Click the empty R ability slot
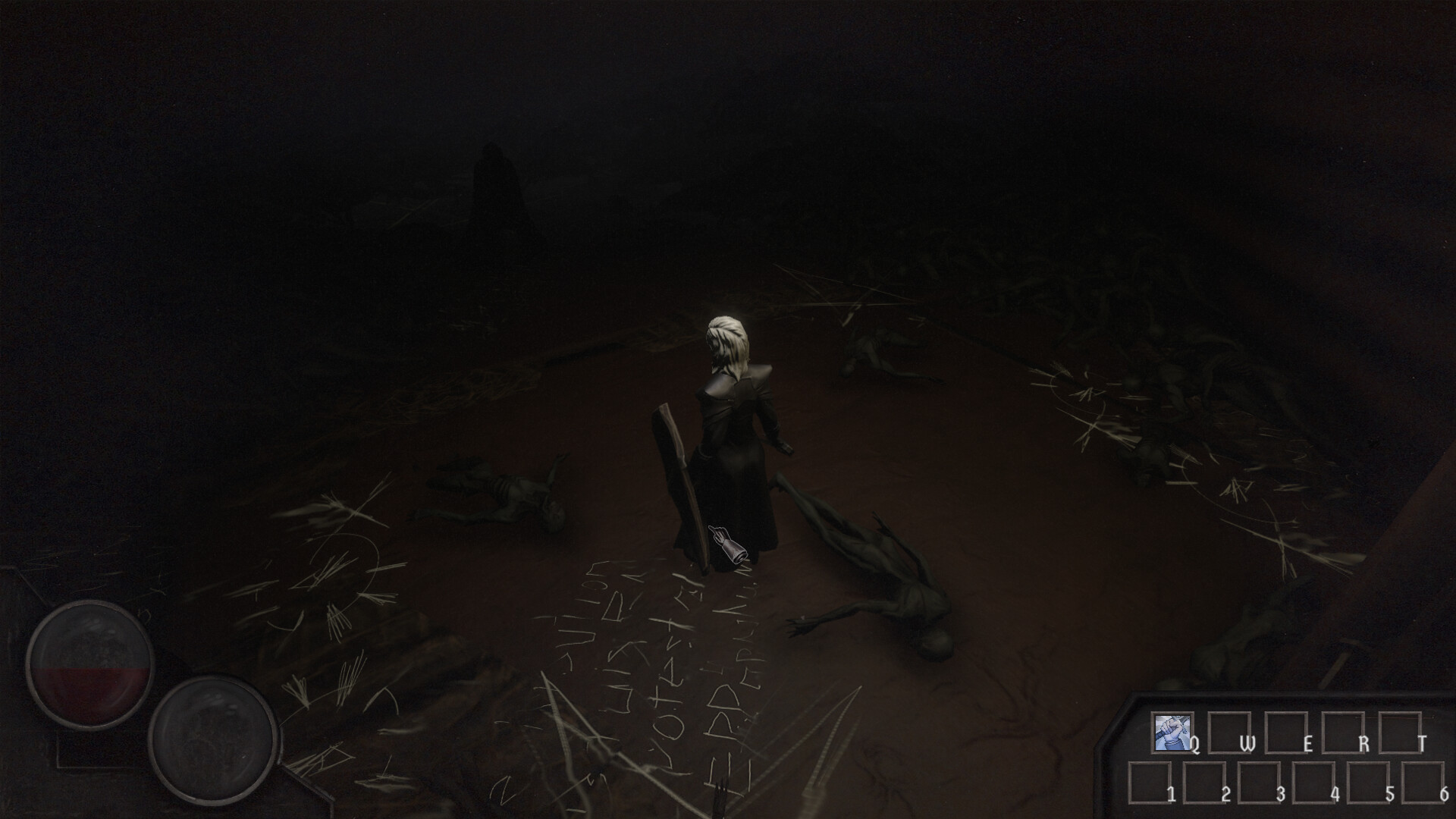The image size is (1456, 819). 1343,732
